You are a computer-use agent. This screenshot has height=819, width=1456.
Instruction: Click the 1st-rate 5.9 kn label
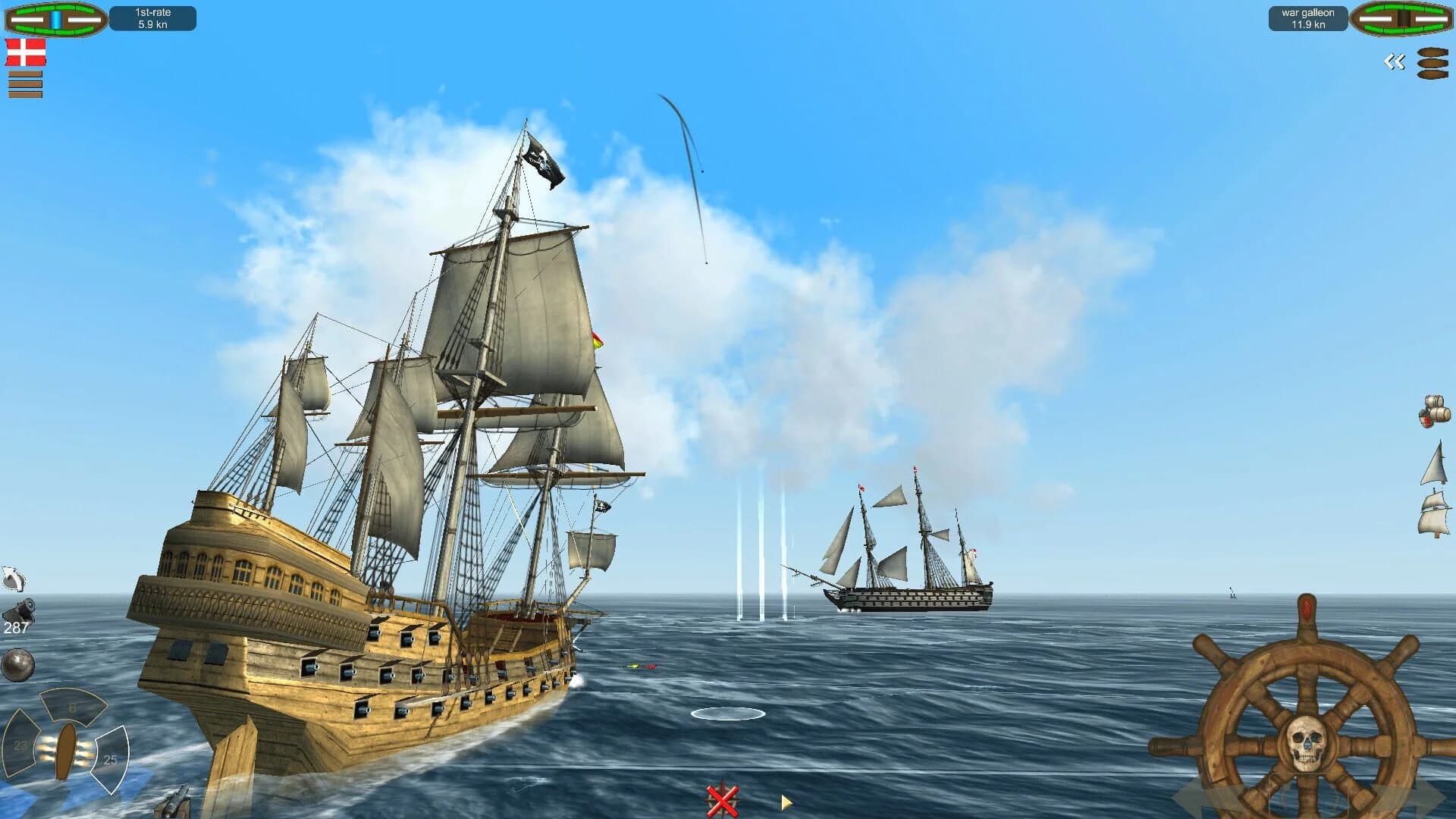pos(155,18)
